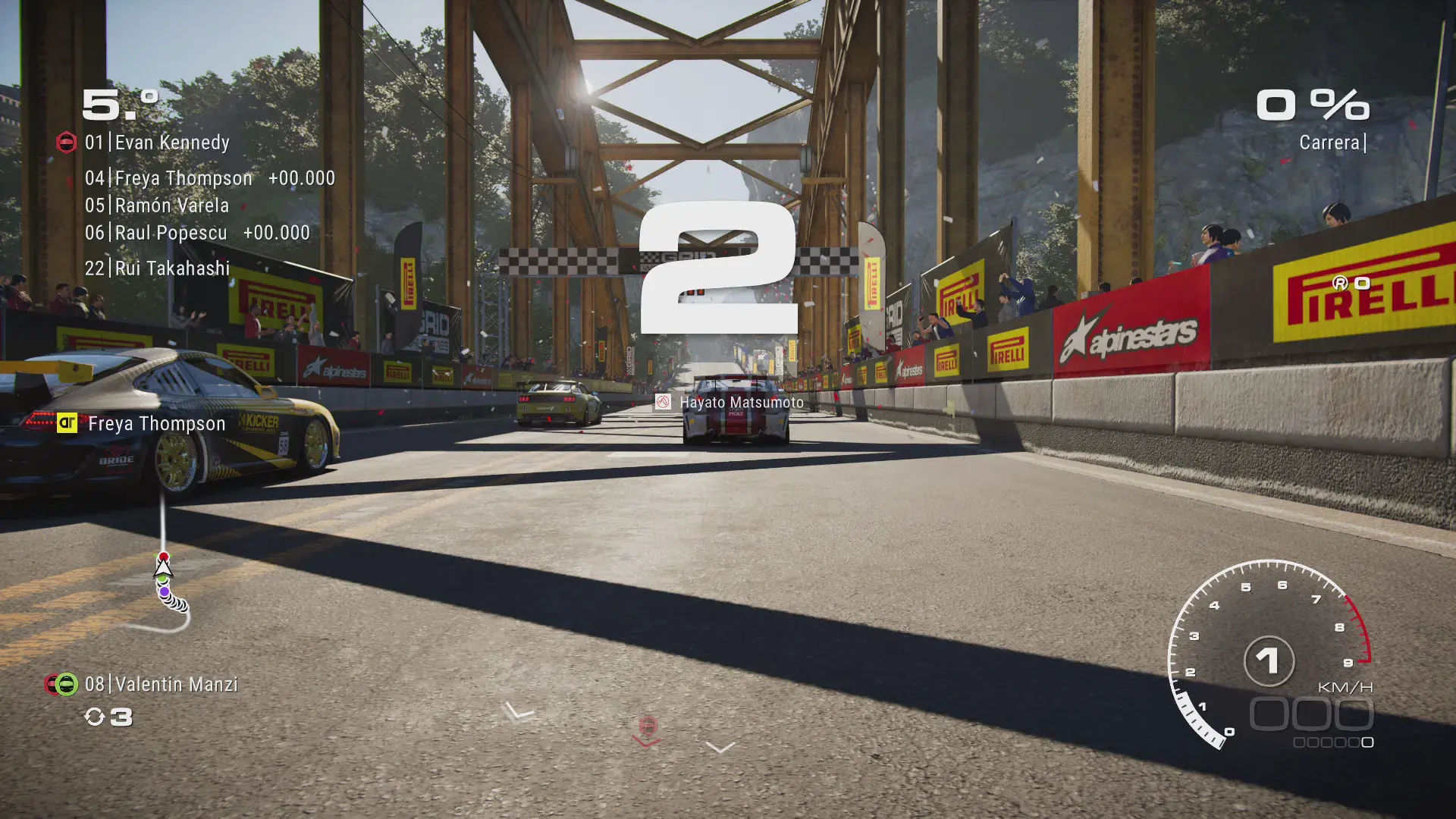Select Evan Kennedy in the standings list
Screen dimensions: 1456x819
(157, 143)
